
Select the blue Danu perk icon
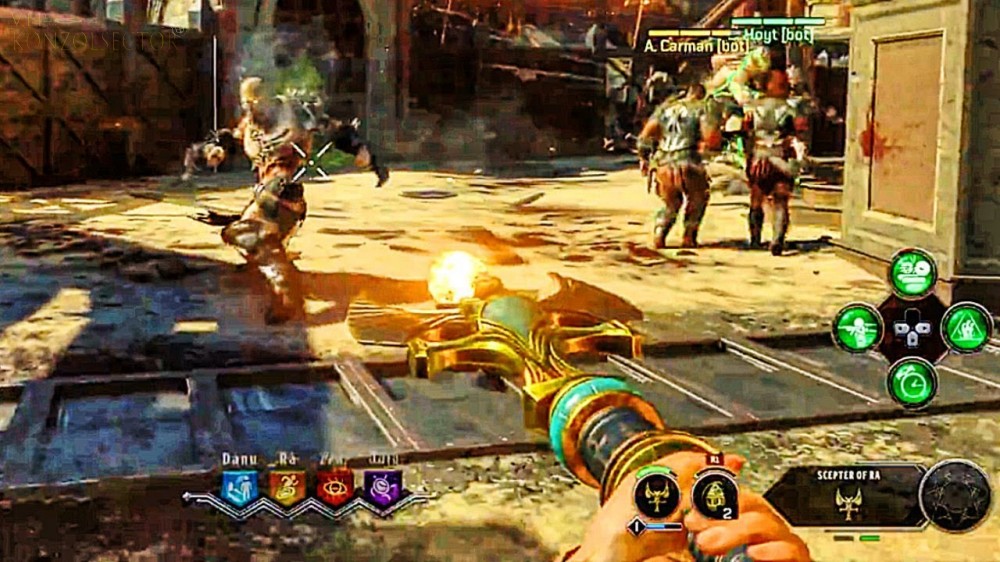pos(239,487)
